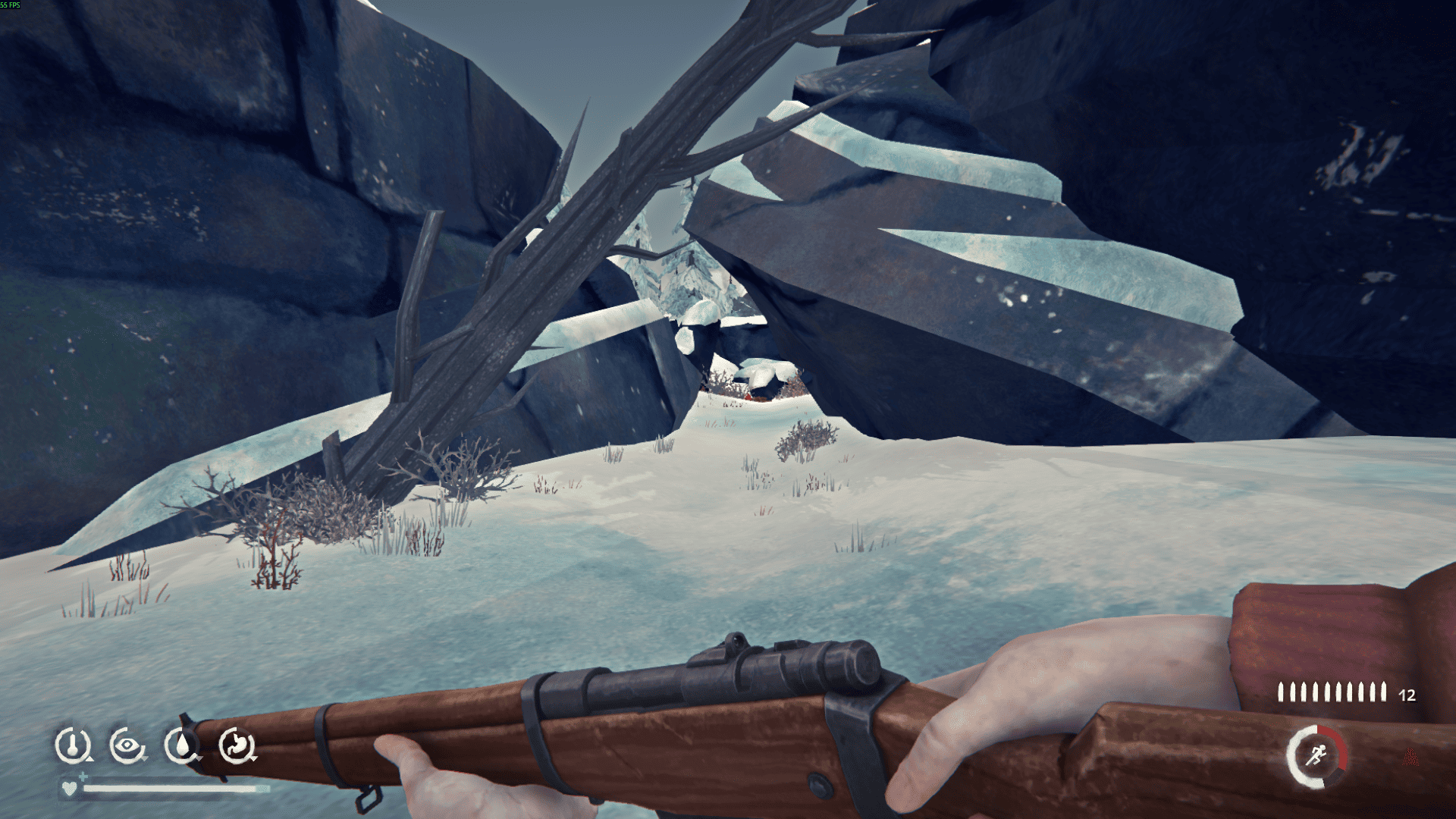Viewport: 1456px width, 819px height.
Task: Click the thermometer warmth status icon
Action: pyautogui.click(x=73, y=745)
